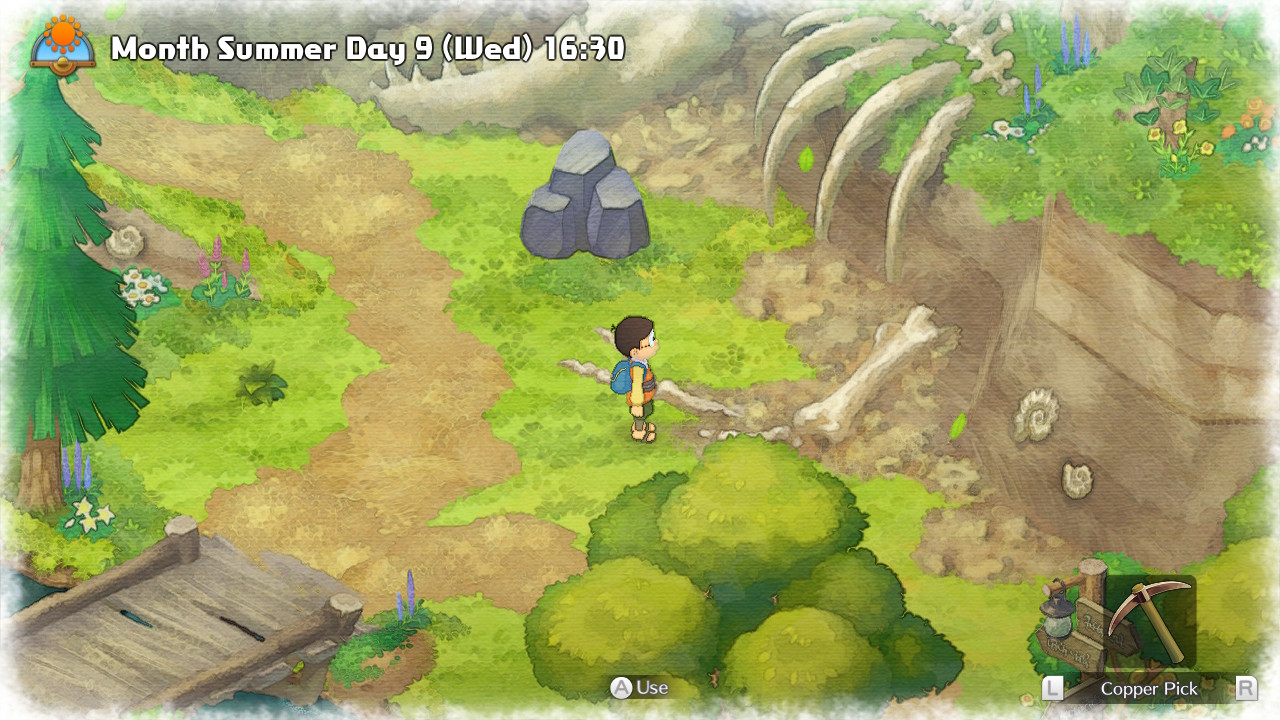Click the L shoulder button prompt
The height and width of the screenshot is (720, 1280).
click(x=1052, y=689)
